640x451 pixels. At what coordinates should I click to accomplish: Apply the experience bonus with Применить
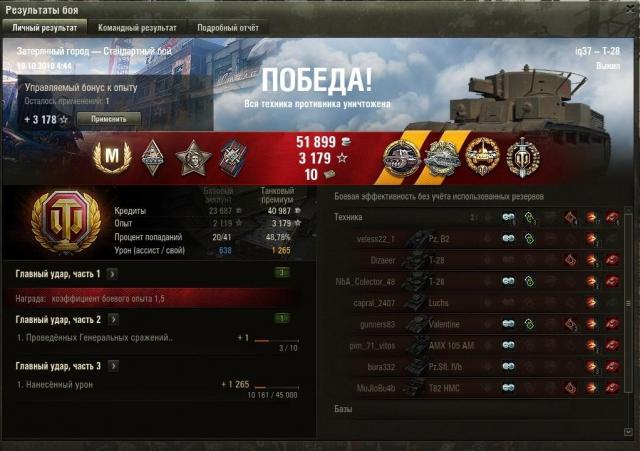tap(109, 118)
